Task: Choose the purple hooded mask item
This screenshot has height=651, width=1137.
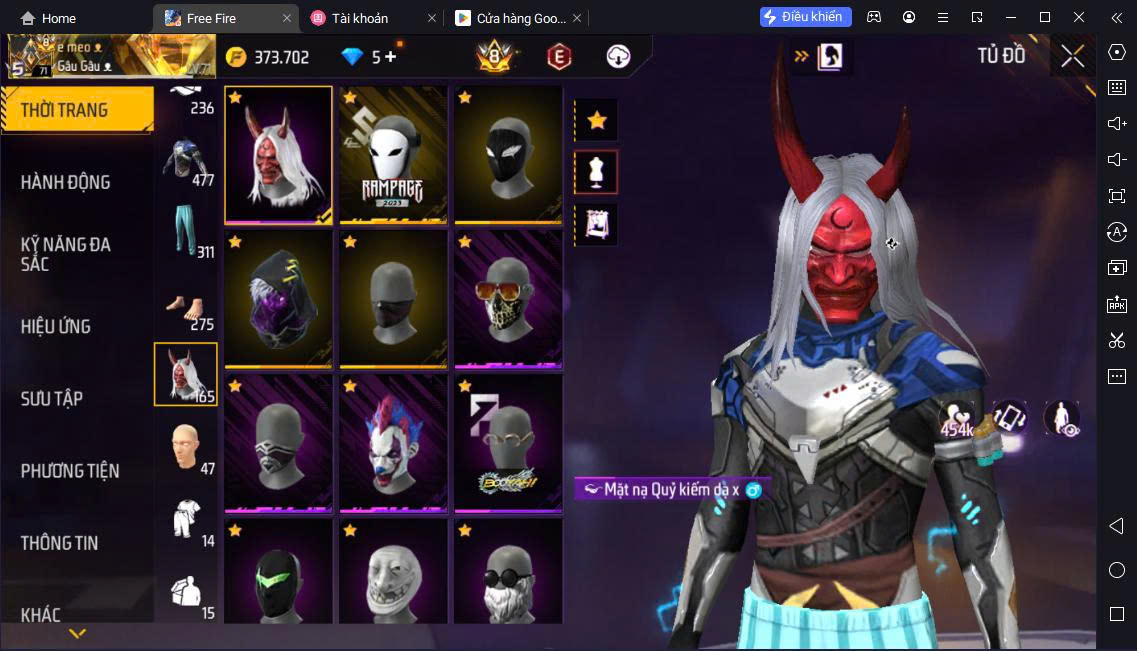Action: (x=278, y=299)
